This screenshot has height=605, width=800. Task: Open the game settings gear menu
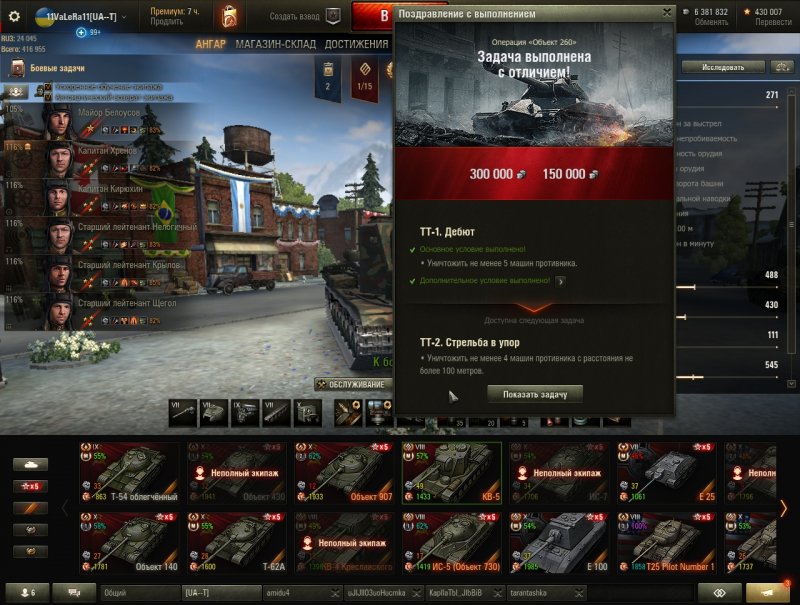pos(14,18)
